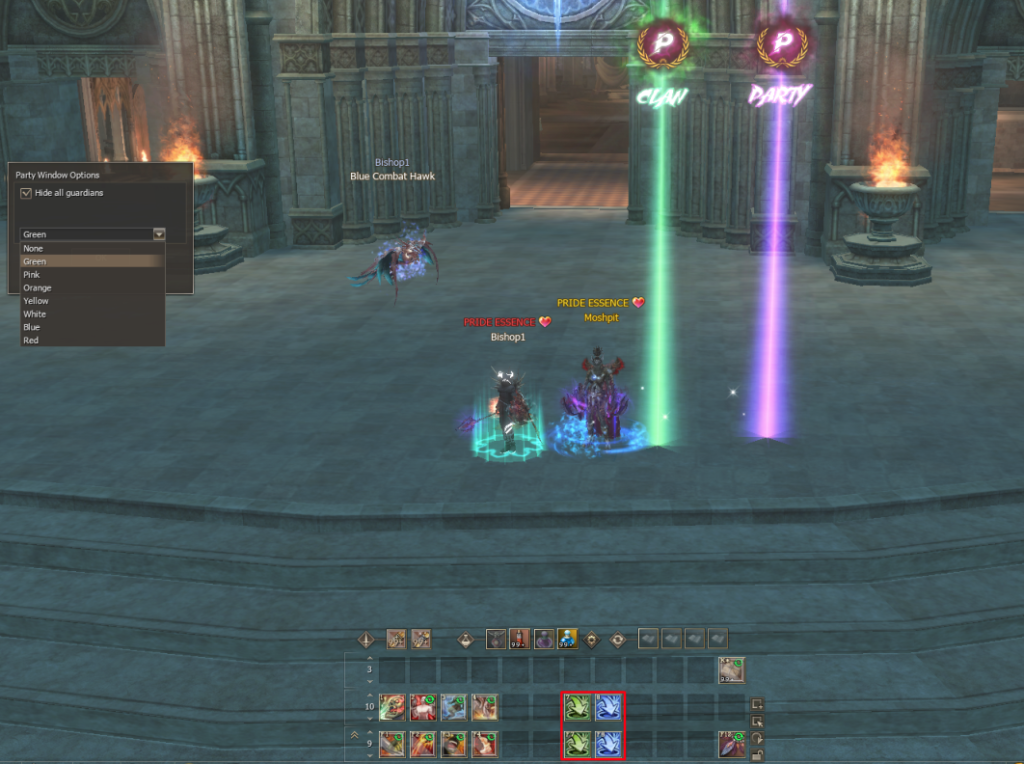Viewport: 1024px width, 764px height.
Task: Activate the necklace item in the auto-use bar
Action: tap(496, 638)
